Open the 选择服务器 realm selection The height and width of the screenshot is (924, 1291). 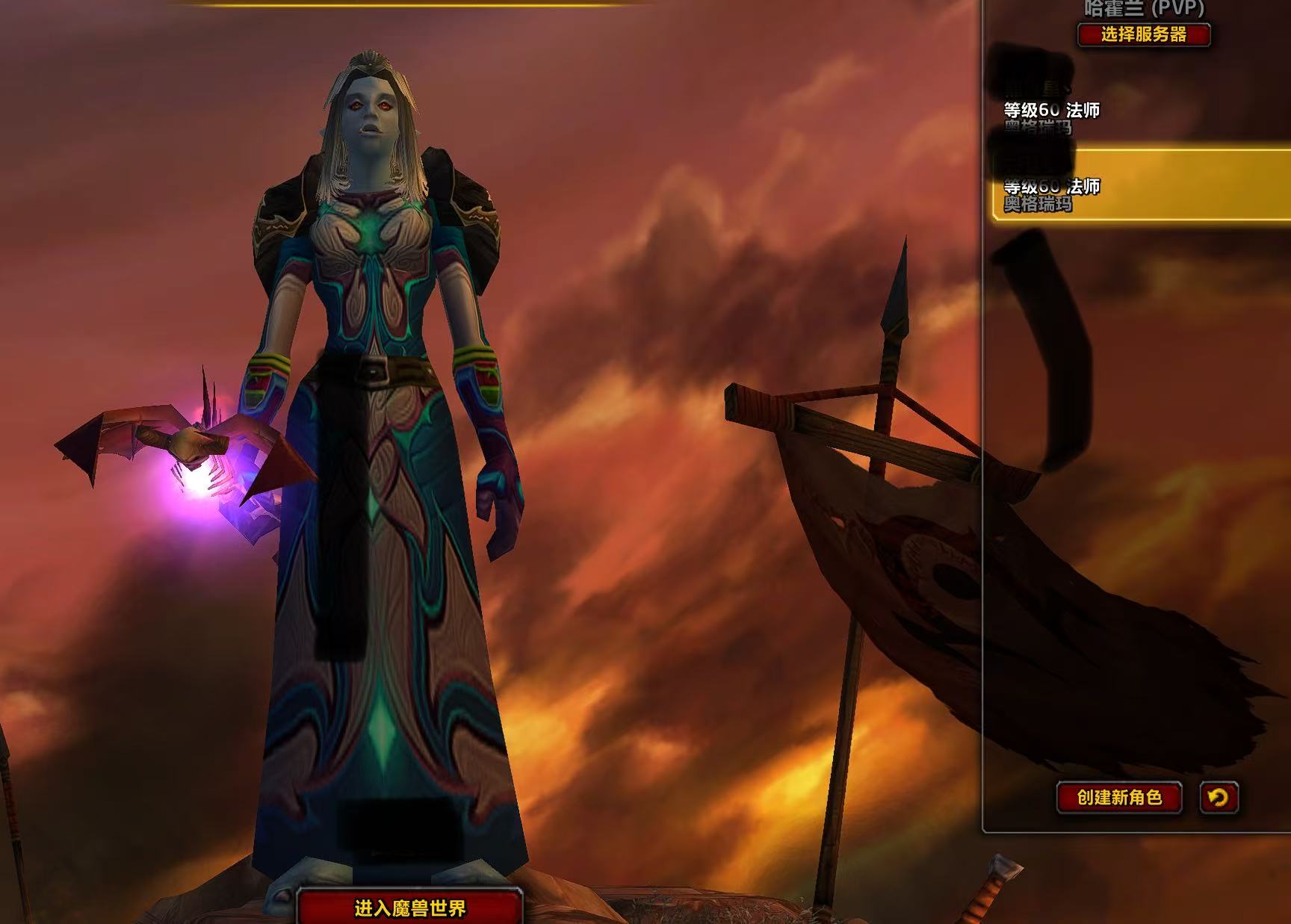pyautogui.click(x=1143, y=34)
